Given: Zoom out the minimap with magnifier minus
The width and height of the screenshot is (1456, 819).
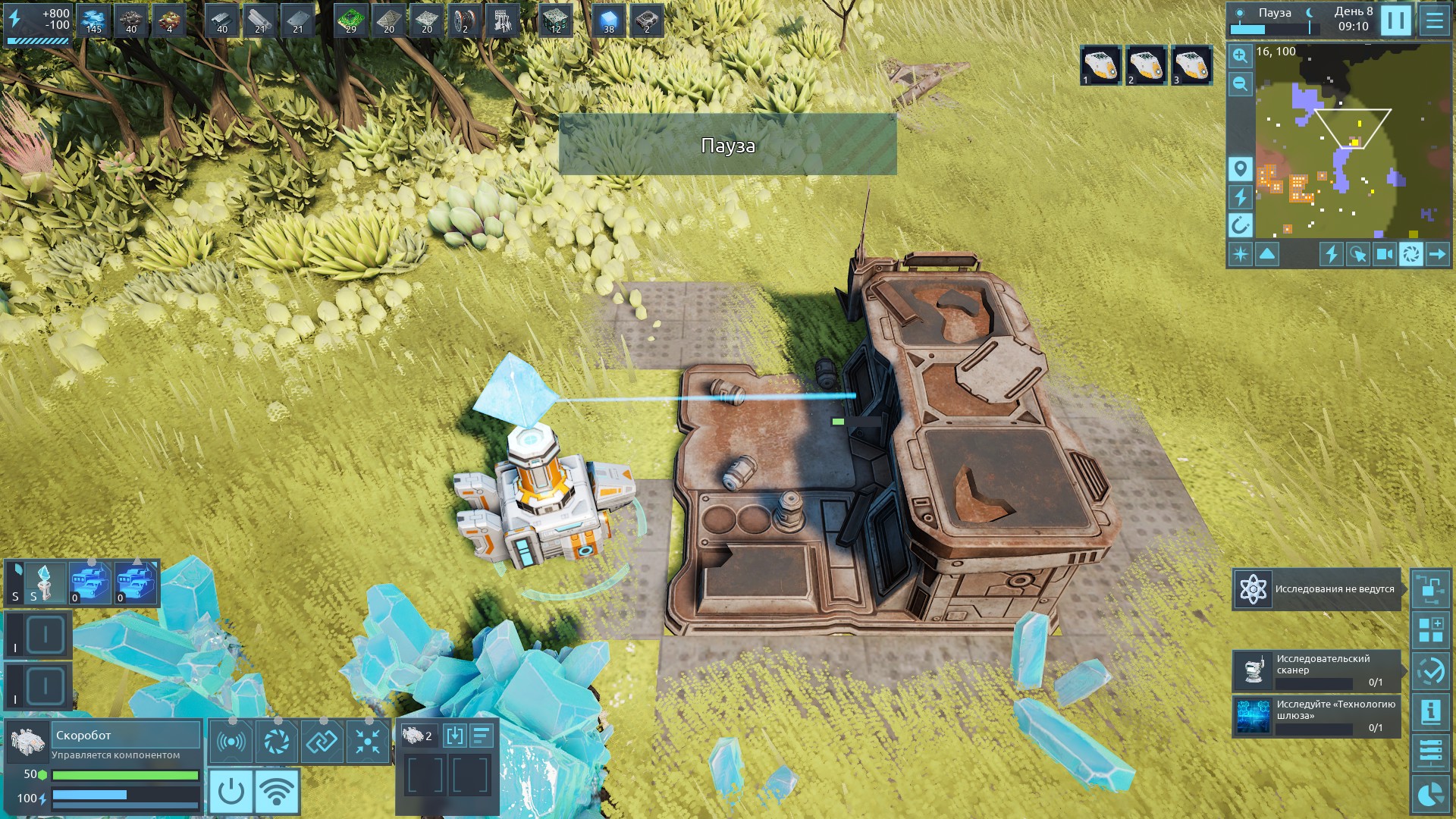Looking at the screenshot, I should click(x=1240, y=83).
